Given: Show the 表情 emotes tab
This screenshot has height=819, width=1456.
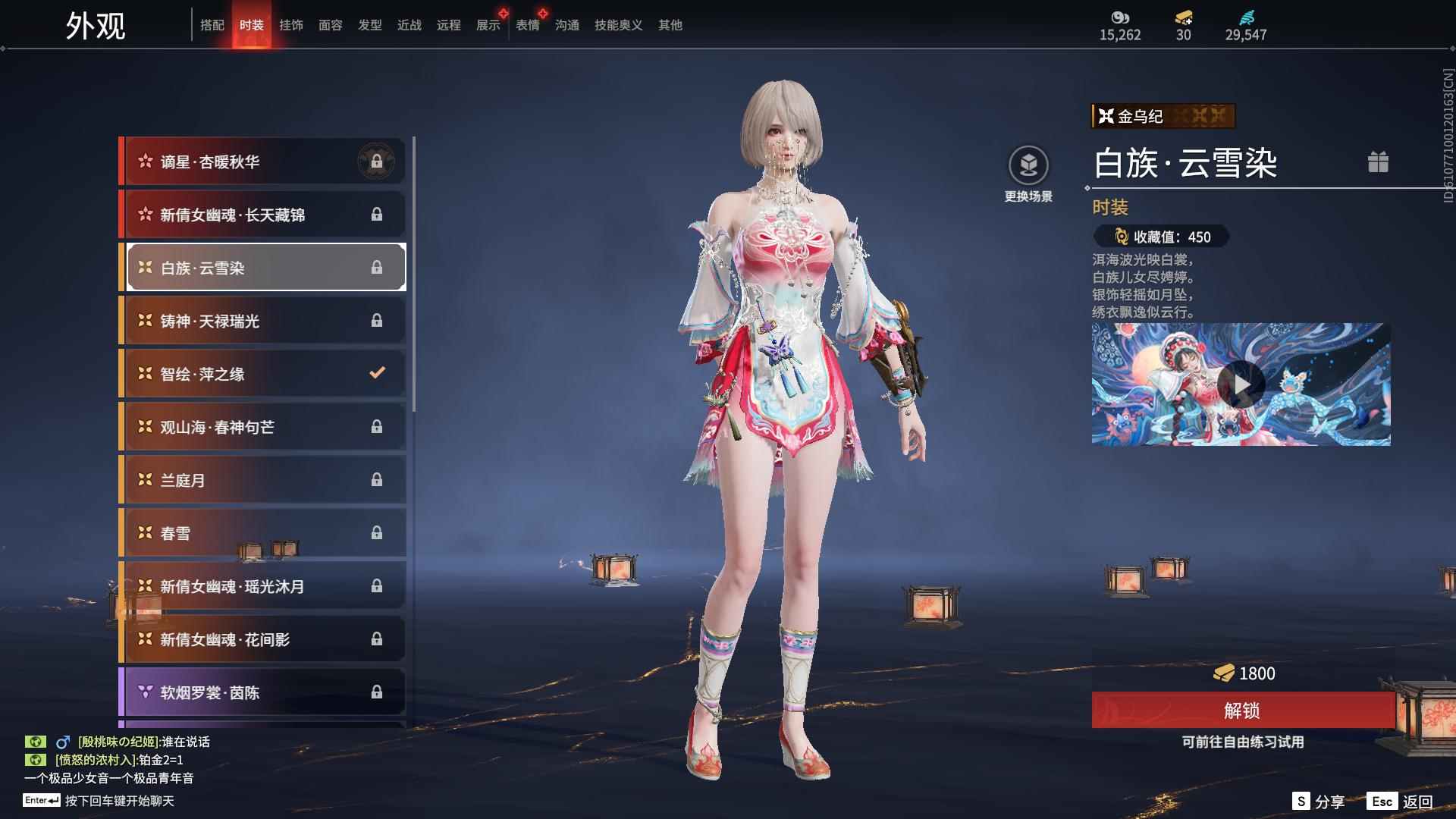Looking at the screenshot, I should coord(528,25).
